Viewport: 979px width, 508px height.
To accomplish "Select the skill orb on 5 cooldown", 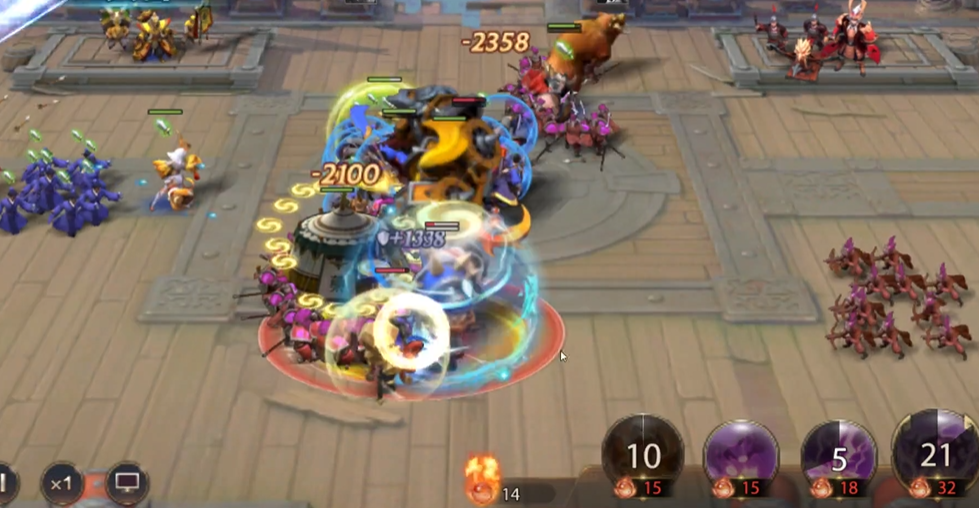I will coord(839,457).
